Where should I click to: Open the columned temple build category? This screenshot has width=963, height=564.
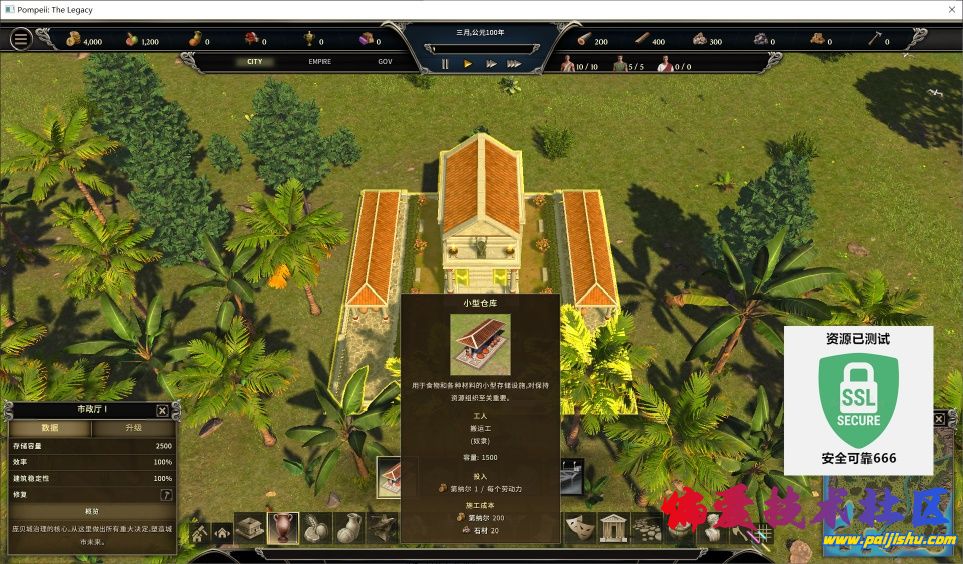611,527
